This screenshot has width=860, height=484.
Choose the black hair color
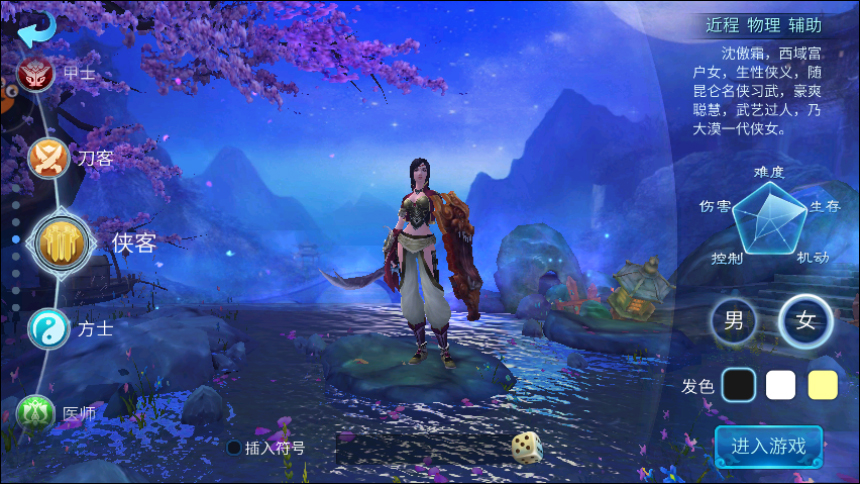point(738,385)
